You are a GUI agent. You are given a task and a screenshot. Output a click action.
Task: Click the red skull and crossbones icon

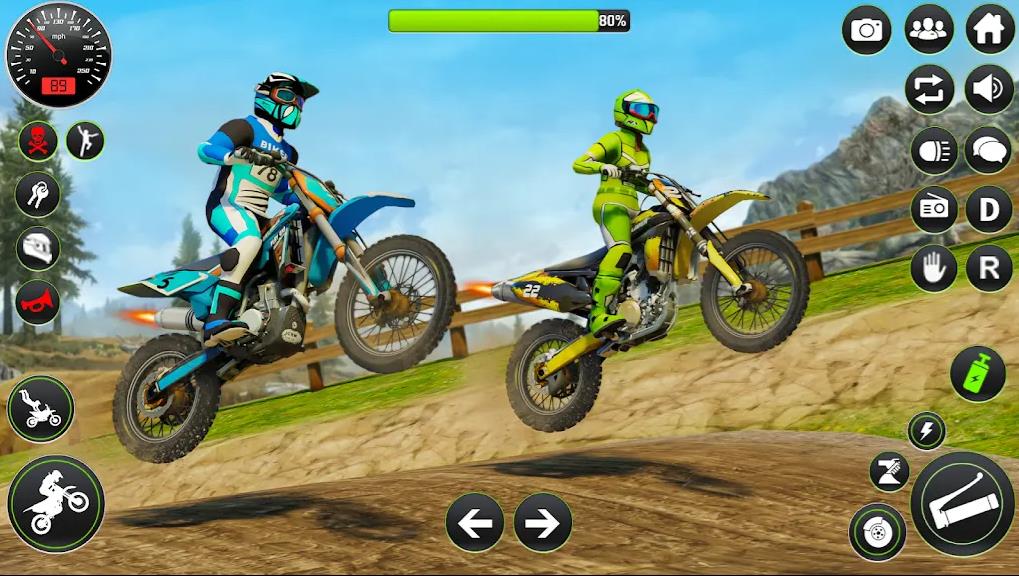pyautogui.click(x=38, y=141)
